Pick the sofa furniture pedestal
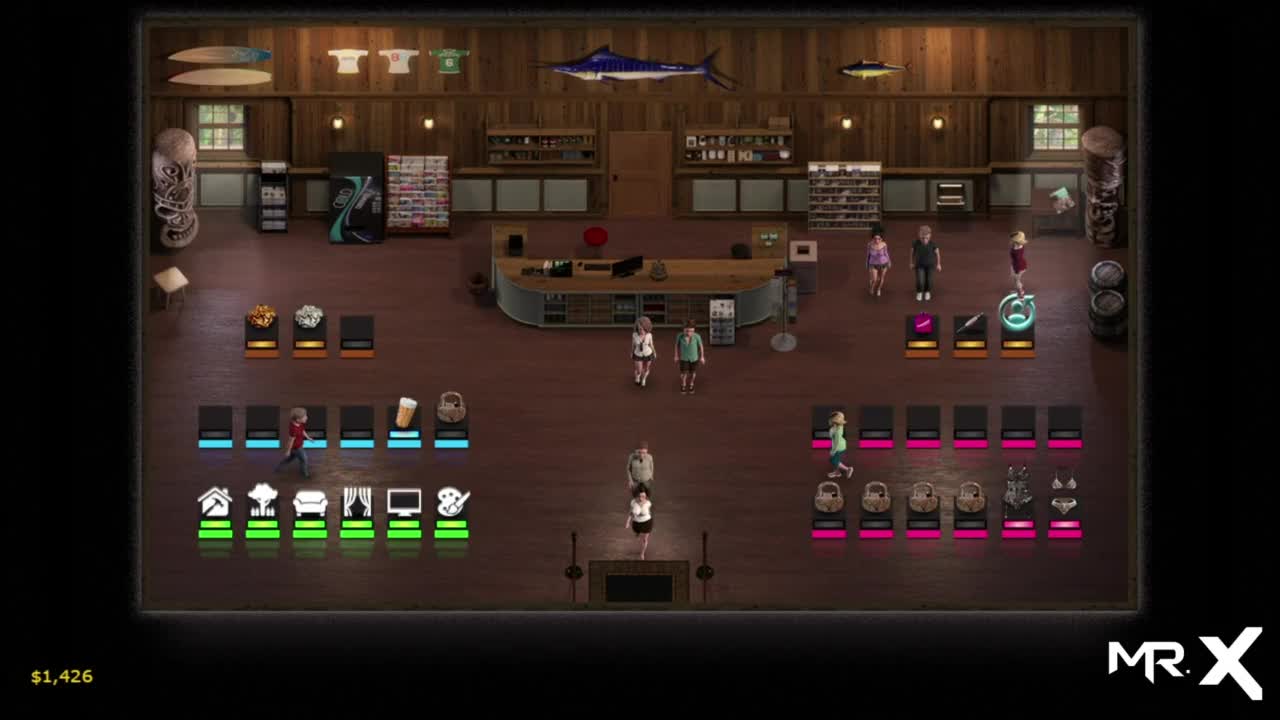This screenshot has width=1280, height=720. tap(310, 502)
